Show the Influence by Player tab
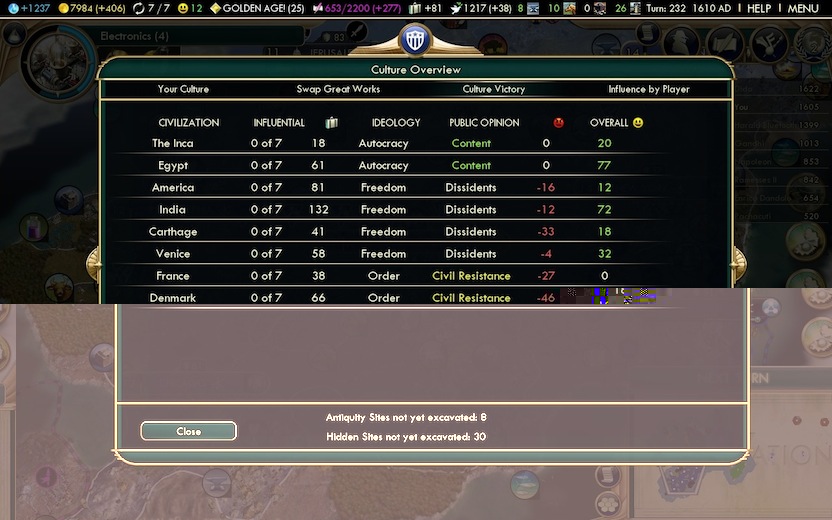The width and height of the screenshot is (832, 520). (x=649, y=89)
